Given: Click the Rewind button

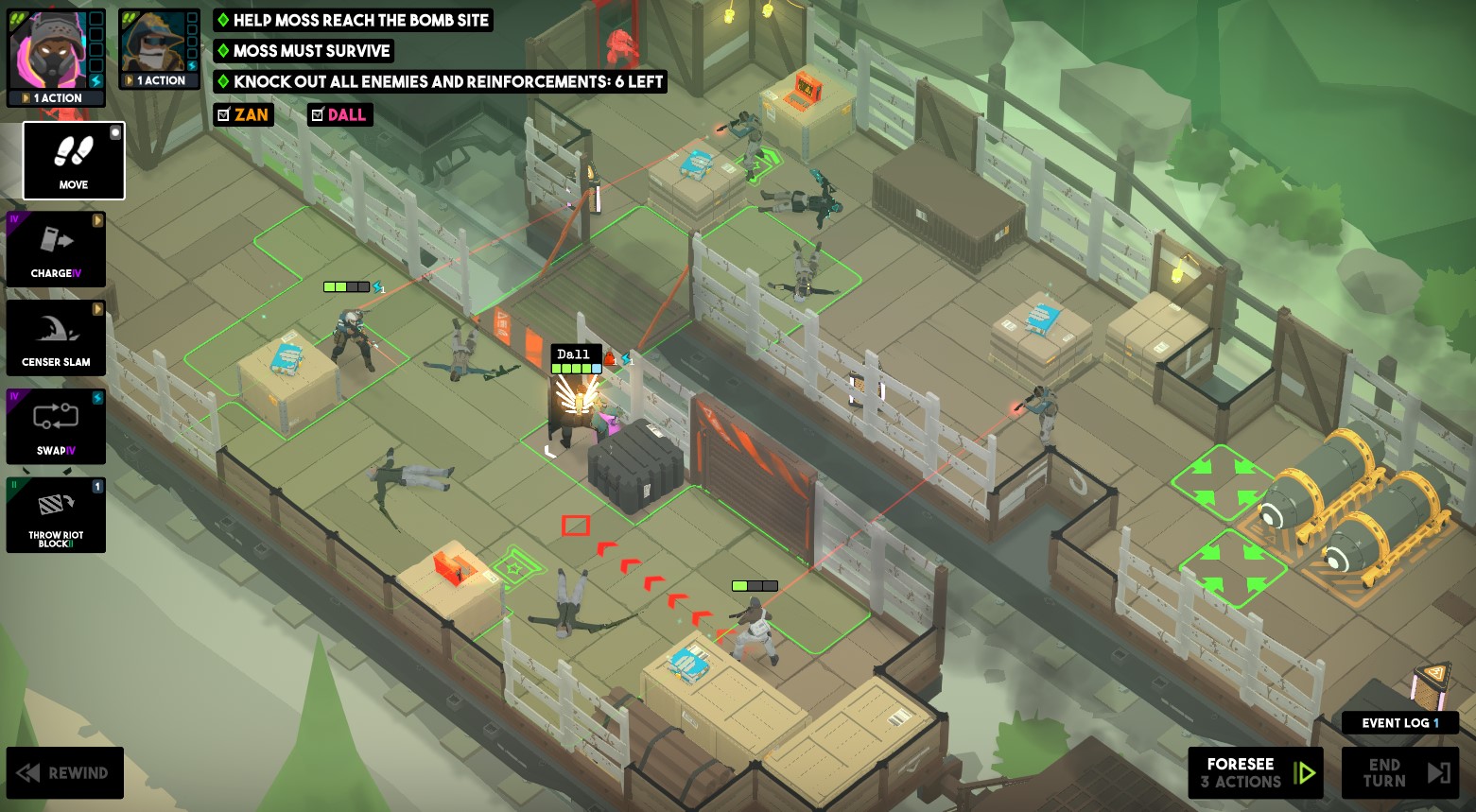Looking at the screenshot, I should 64,772.
